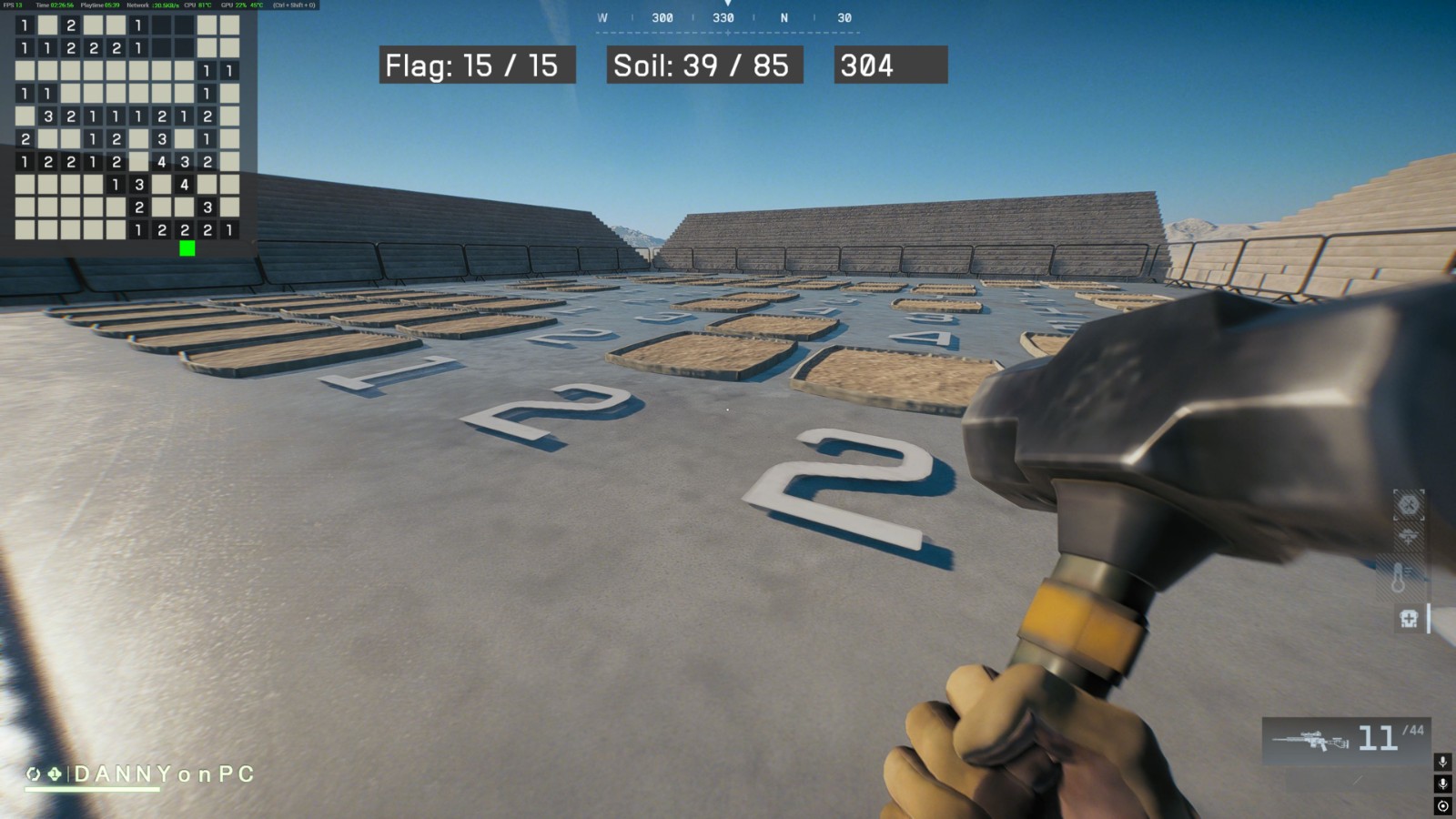
Task: Click the circular target overlay icon
Action: click(x=1442, y=806)
